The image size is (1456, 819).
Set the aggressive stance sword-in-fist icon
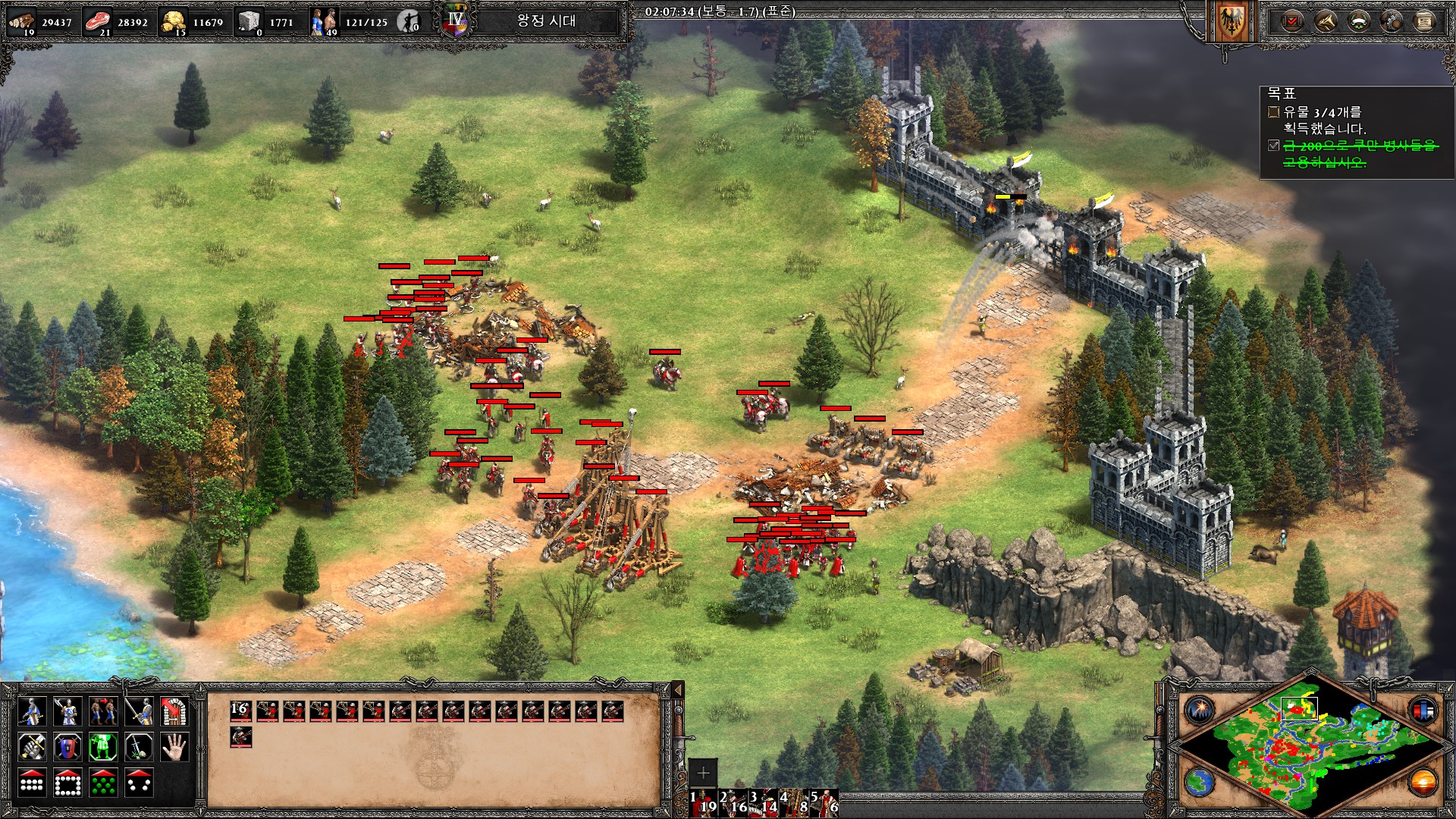[31, 747]
